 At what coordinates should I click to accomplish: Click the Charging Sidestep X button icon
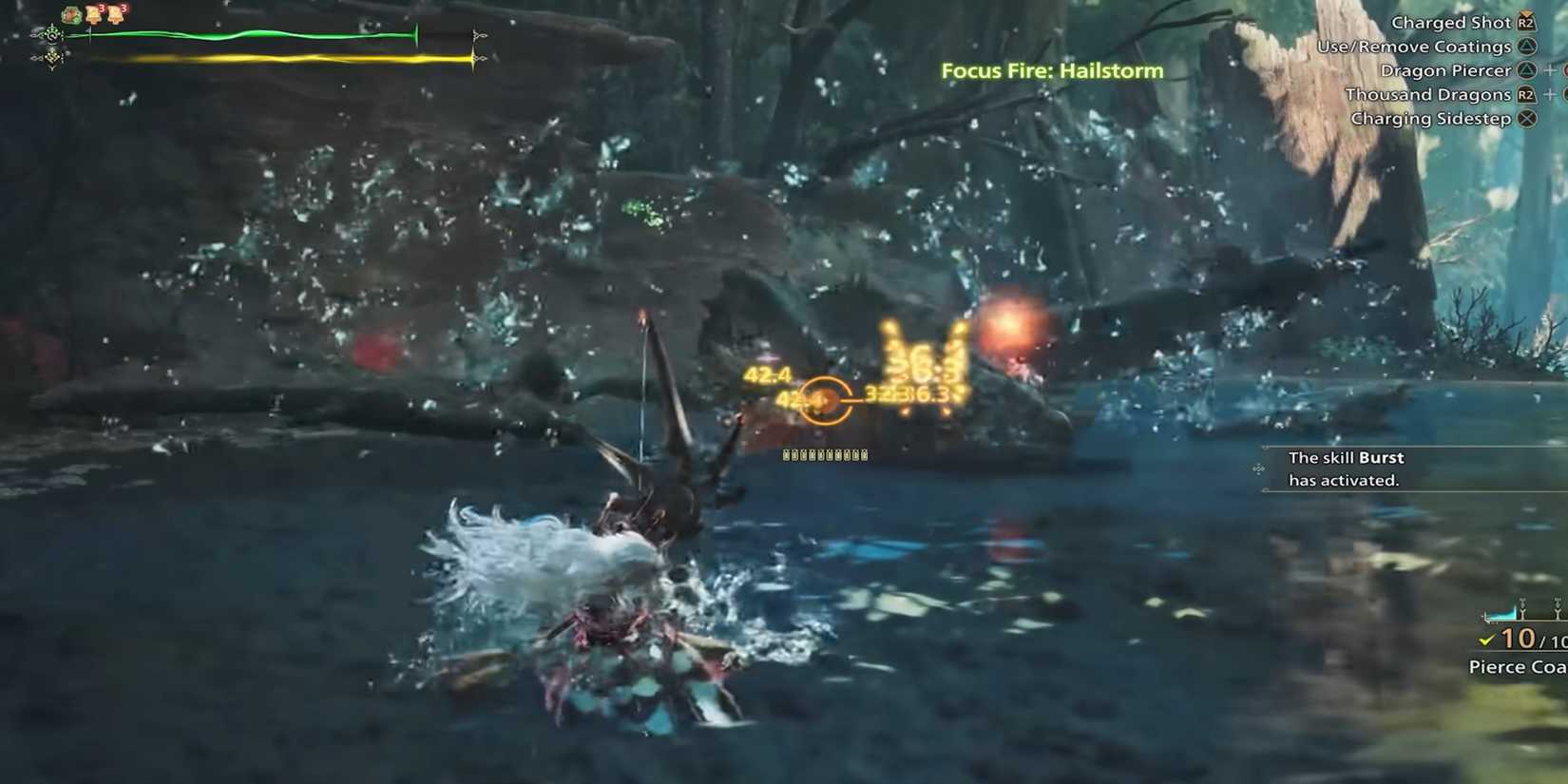click(1526, 119)
